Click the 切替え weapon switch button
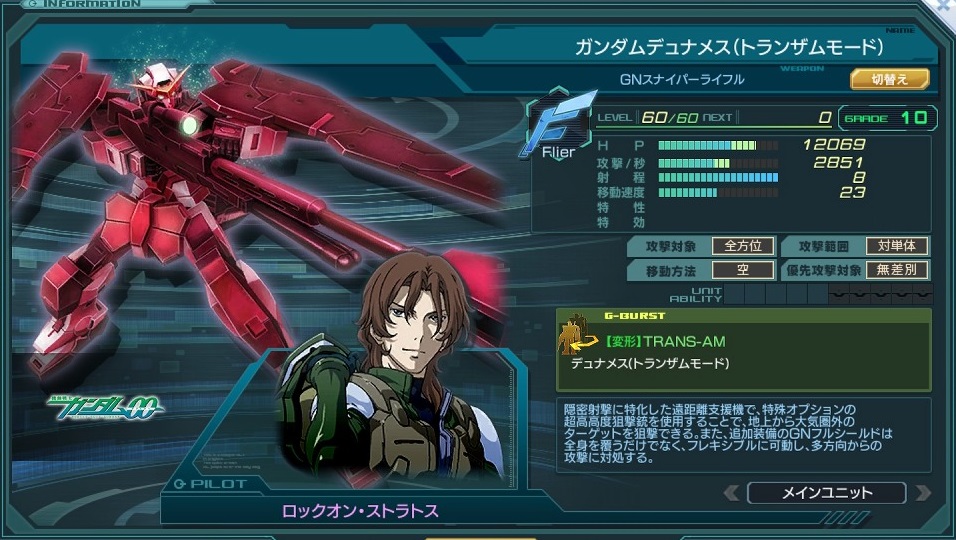The width and height of the screenshot is (956, 540). tap(889, 79)
